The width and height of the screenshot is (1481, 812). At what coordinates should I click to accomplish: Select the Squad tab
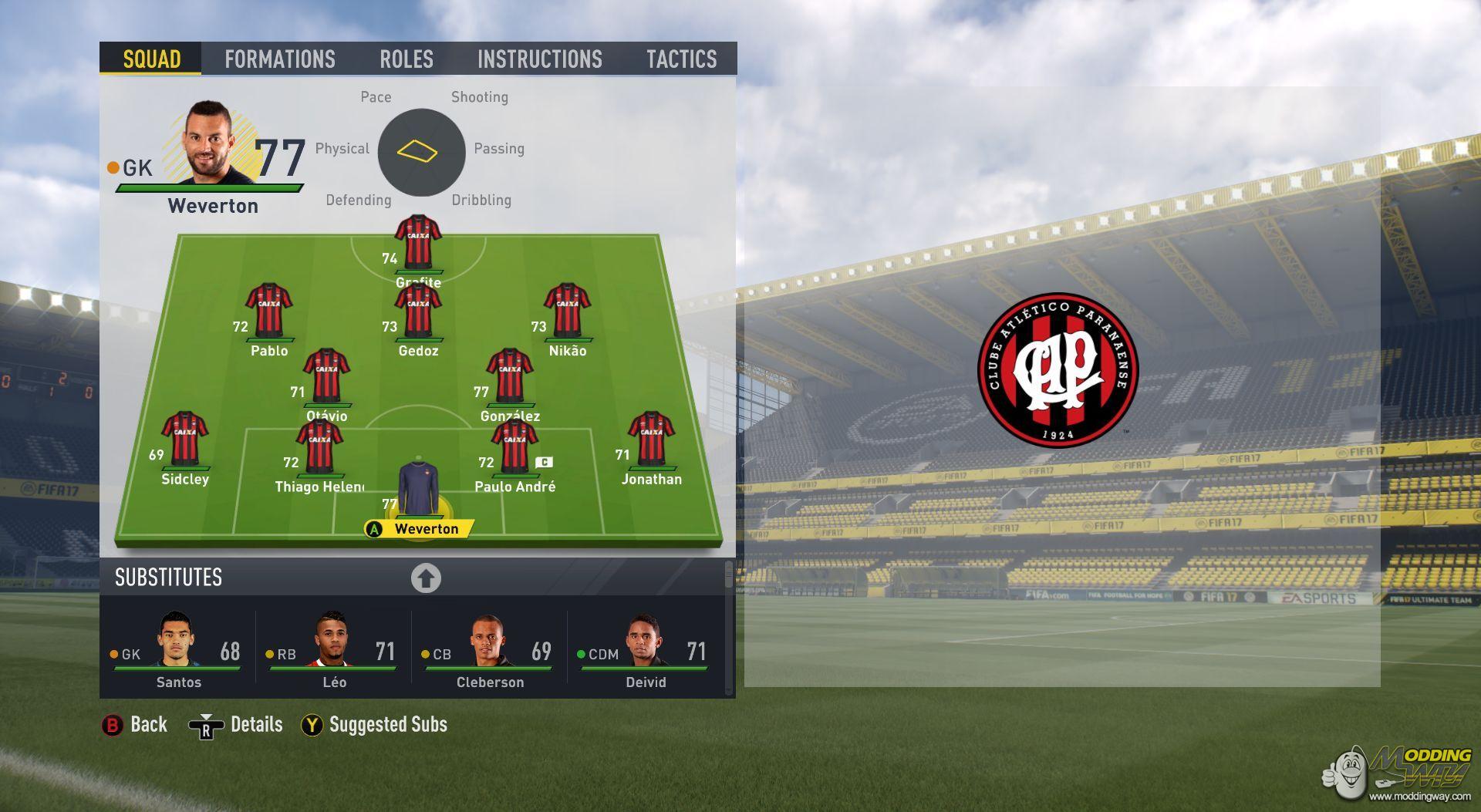151,59
